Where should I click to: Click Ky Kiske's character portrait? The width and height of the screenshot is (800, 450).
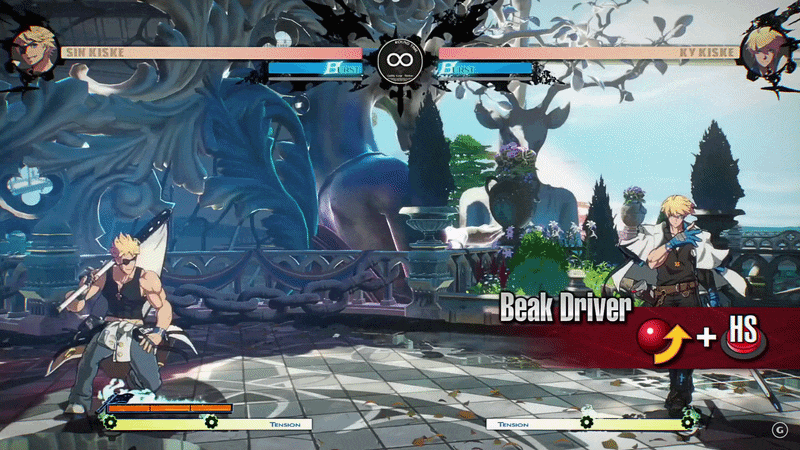click(x=766, y=48)
